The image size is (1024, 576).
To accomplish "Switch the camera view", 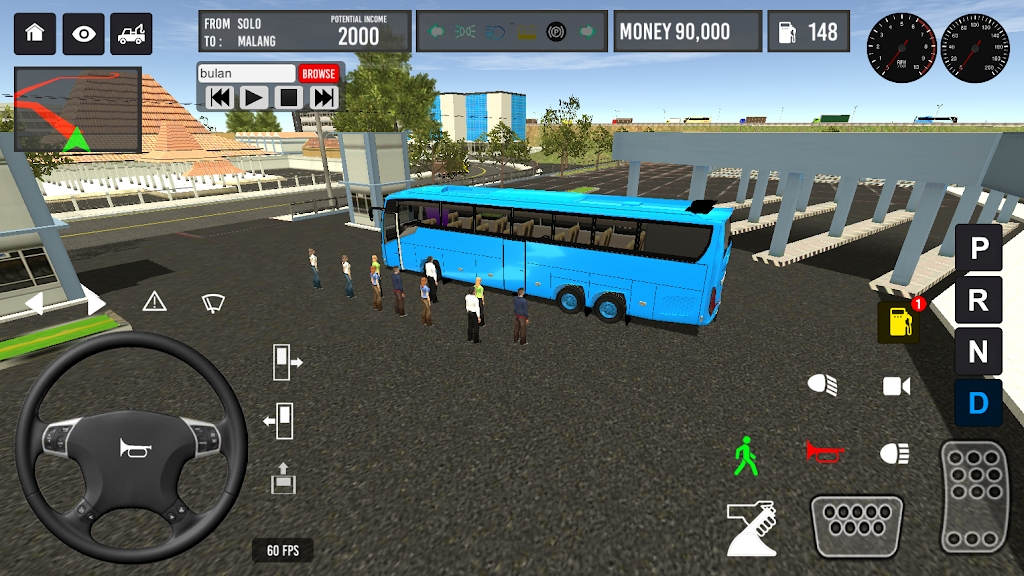I will coord(896,386).
